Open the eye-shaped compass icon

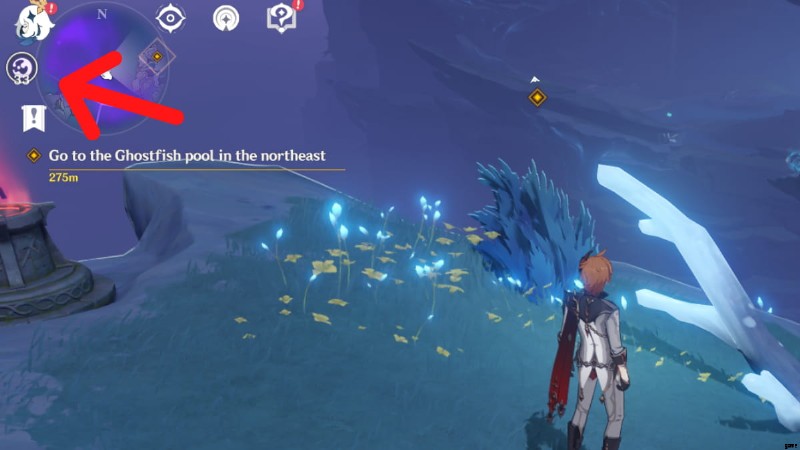pos(172,17)
